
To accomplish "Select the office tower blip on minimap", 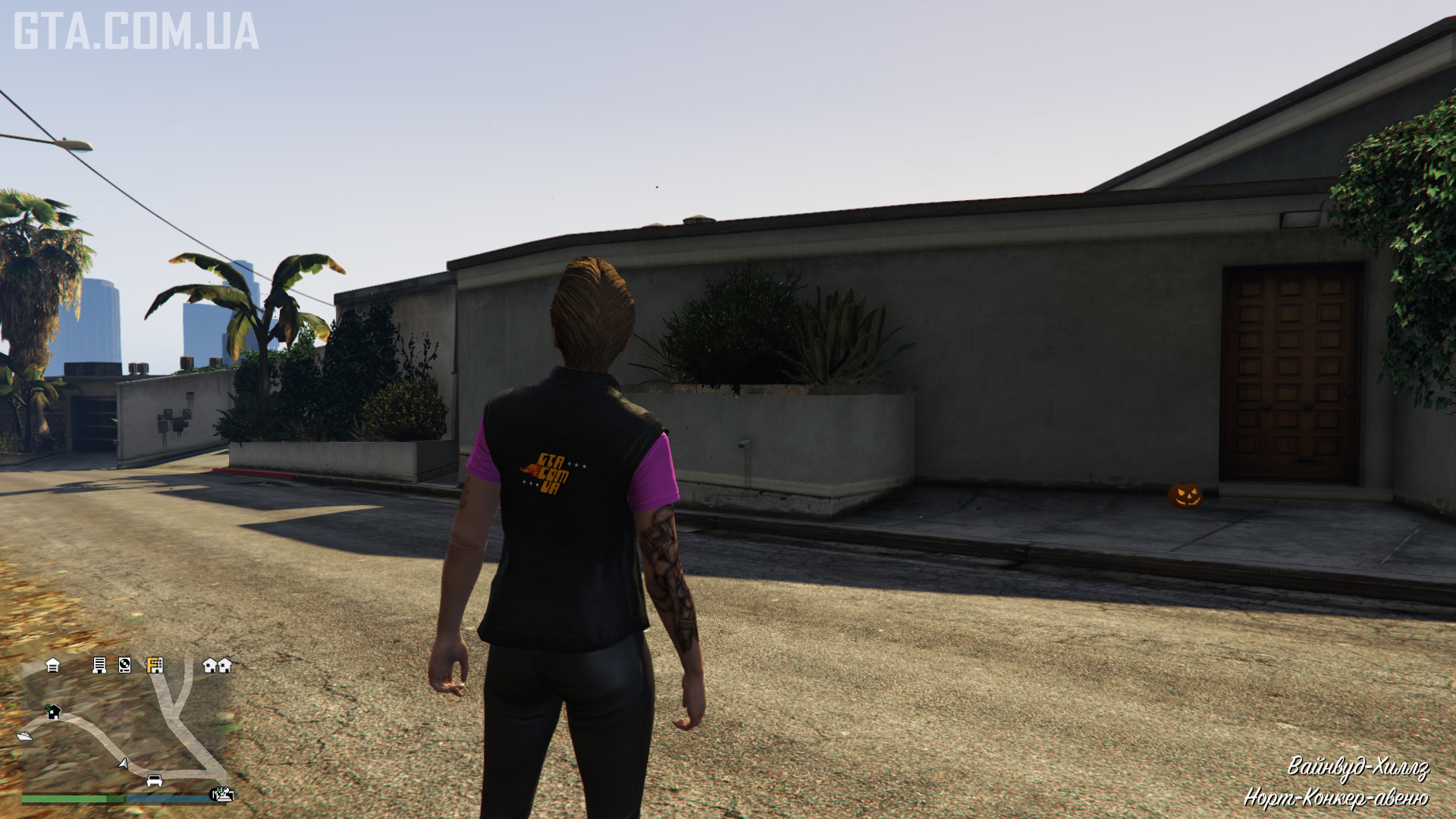I will tap(99, 665).
